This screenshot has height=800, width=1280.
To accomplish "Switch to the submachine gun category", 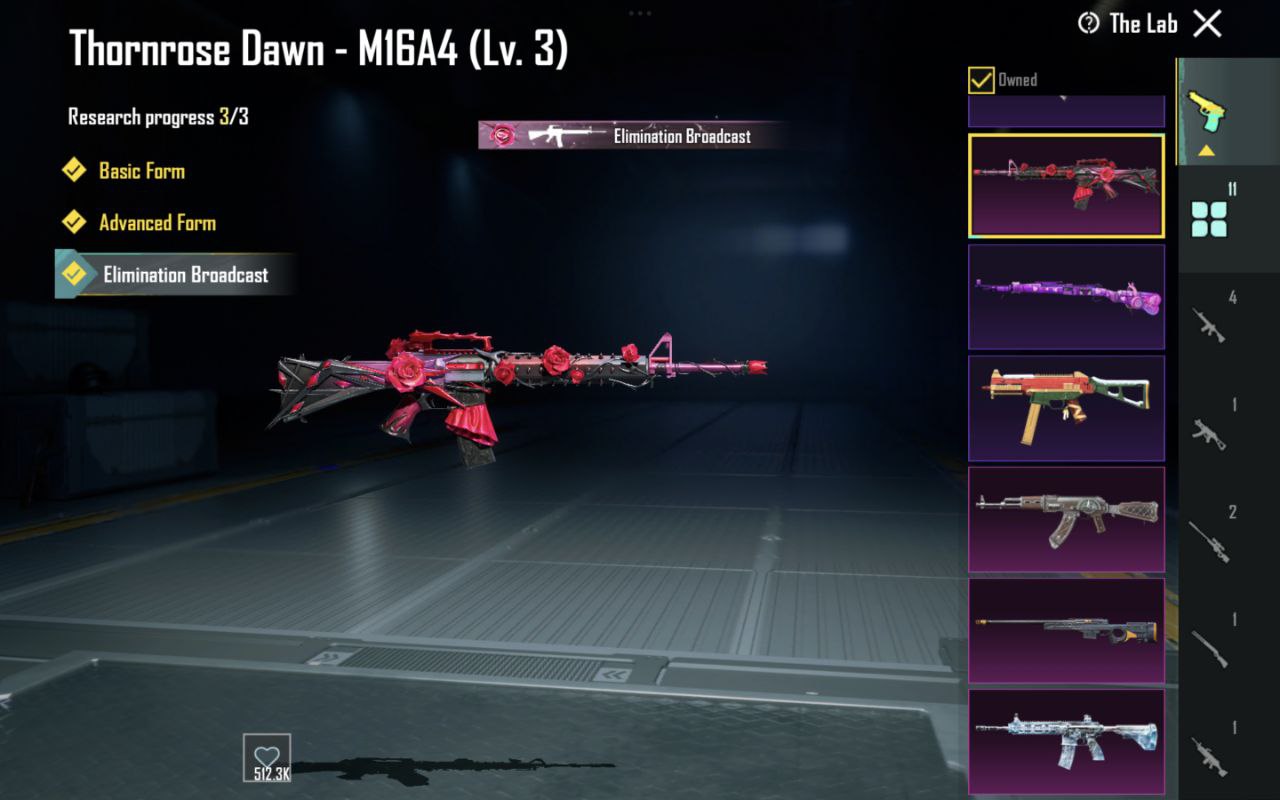I will point(1209,433).
